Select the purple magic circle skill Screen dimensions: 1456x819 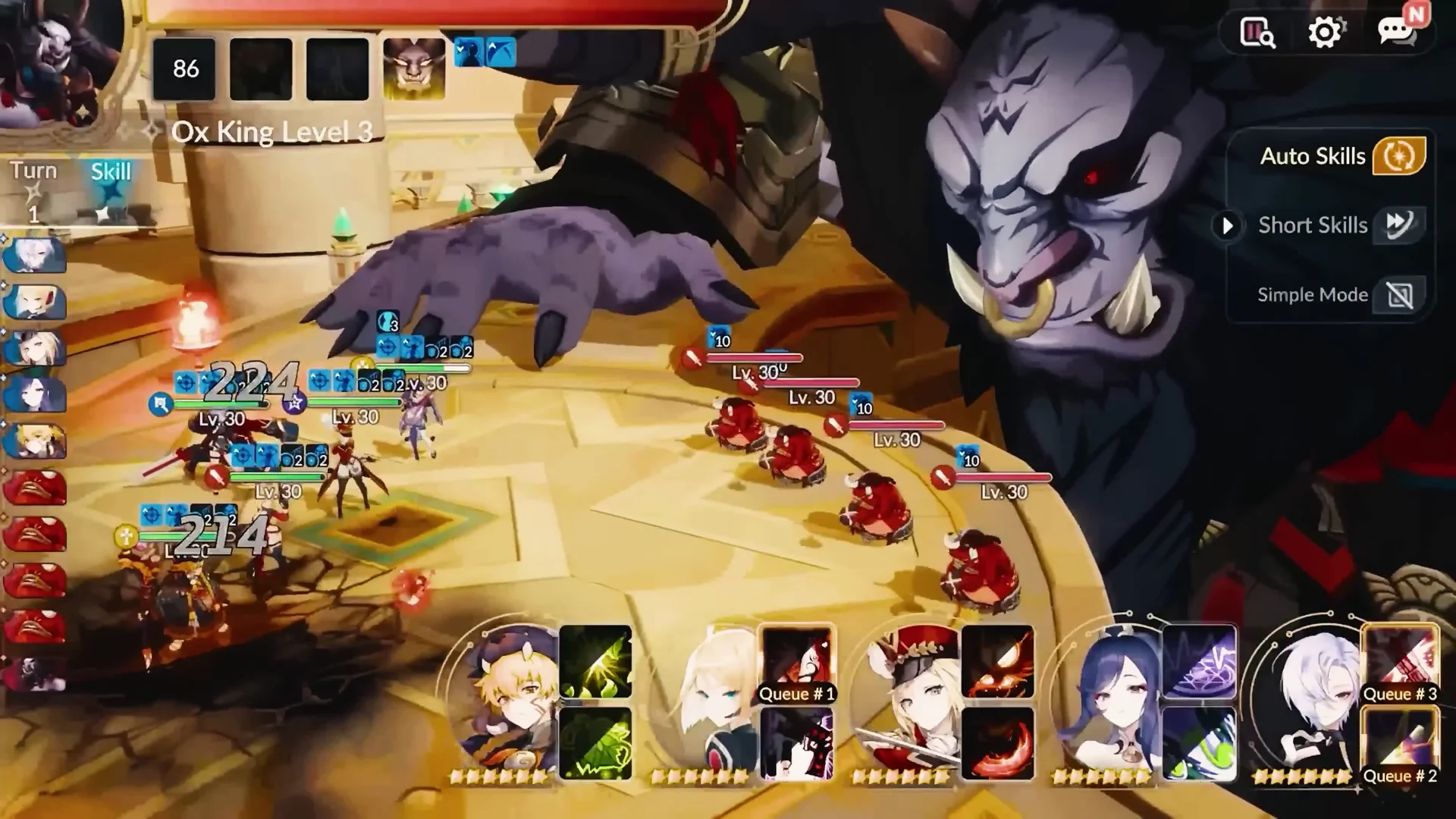pyautogui.click(x=1198, y=661)
